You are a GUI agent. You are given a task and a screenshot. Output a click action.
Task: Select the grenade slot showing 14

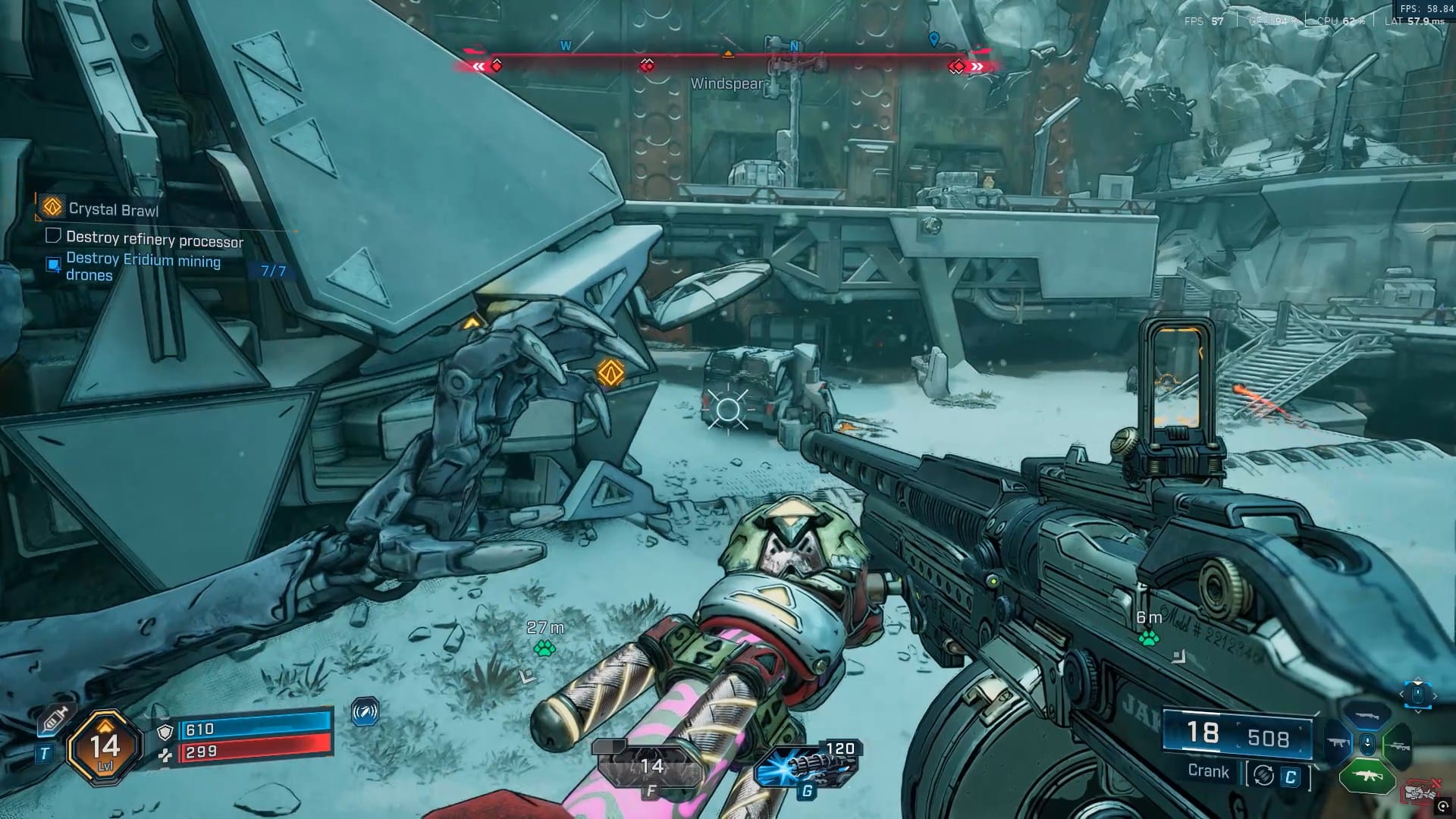[651, 766]
